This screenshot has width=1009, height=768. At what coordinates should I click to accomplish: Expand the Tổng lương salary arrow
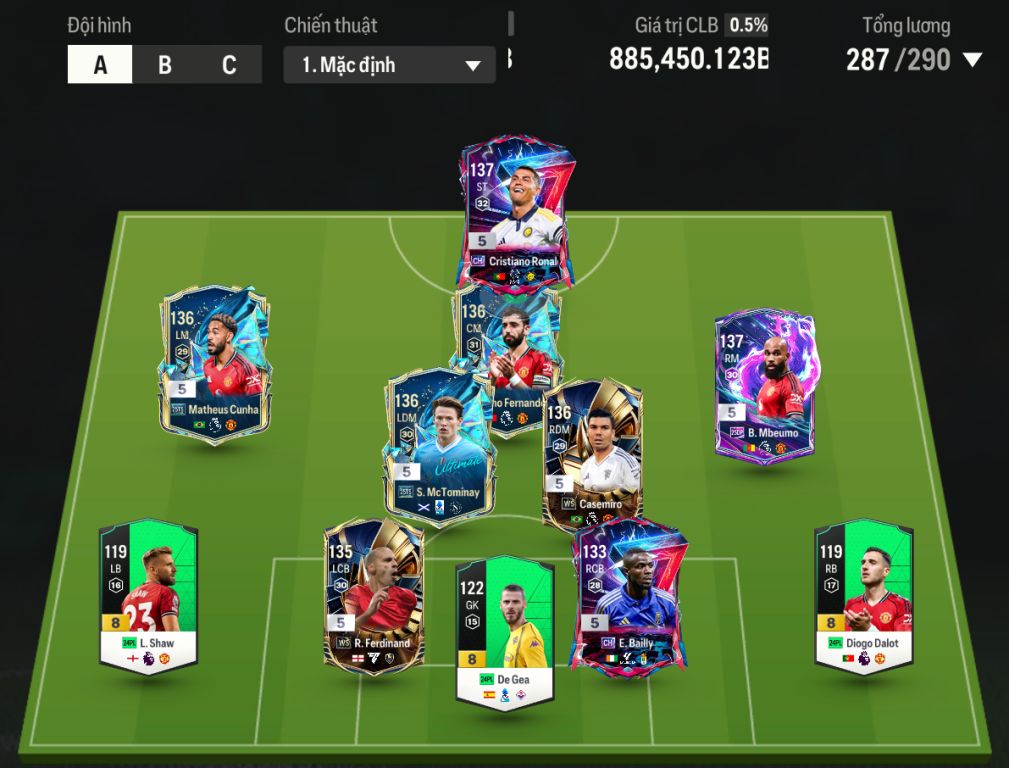click(972, 60)
